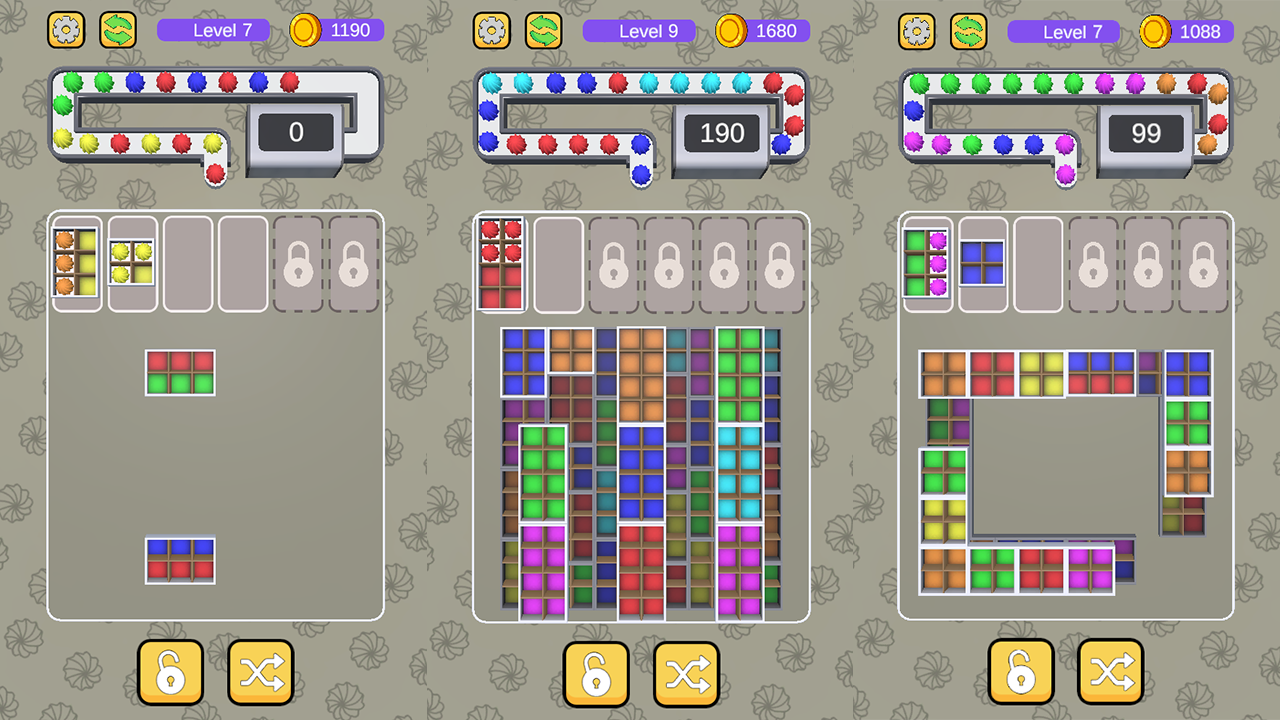
Task: Tap the shuffle crossed-arrows button below Level 9 board
Action: pos(686,674)
